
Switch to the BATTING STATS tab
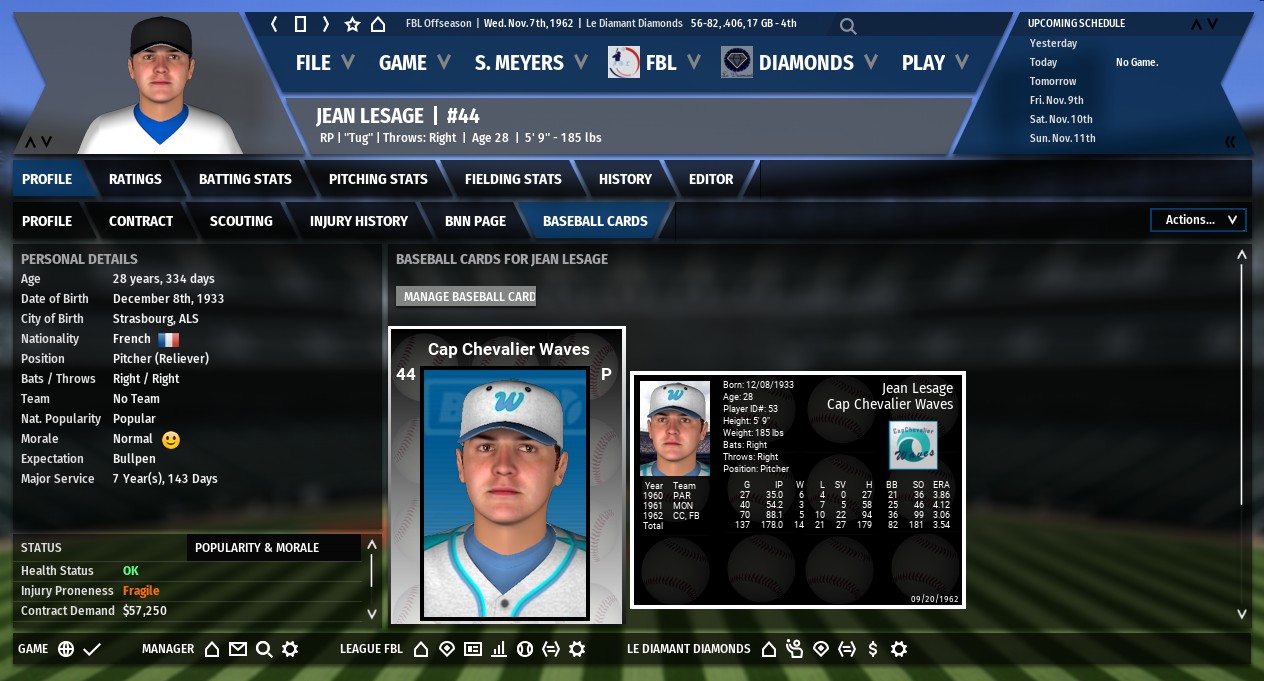coord(245,179)
